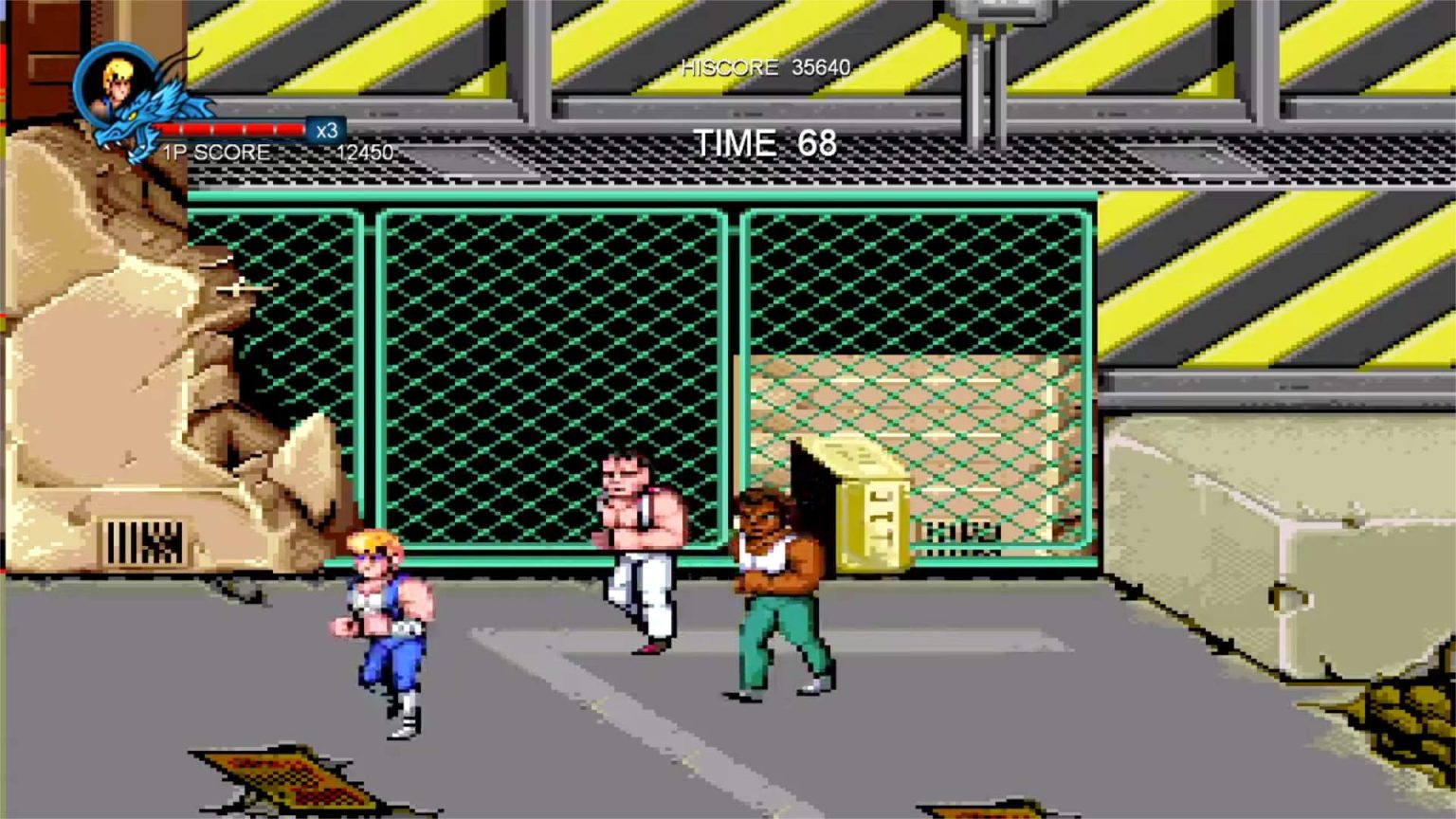The image size is (1456, 819).
Task: Click the 1P SCORE text
Action: 216,152
